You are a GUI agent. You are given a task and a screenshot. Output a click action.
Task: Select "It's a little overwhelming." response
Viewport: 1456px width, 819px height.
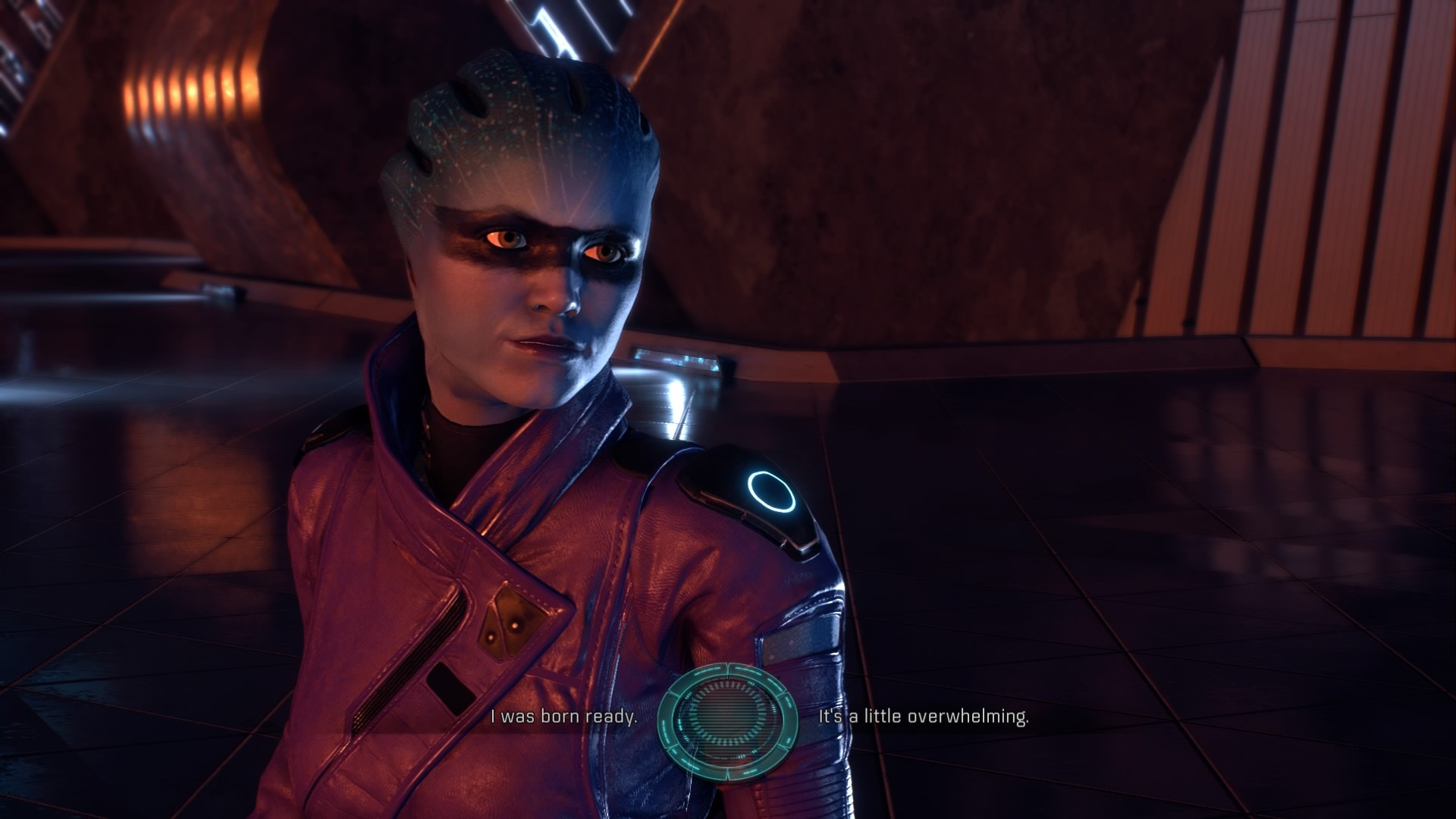923,717
